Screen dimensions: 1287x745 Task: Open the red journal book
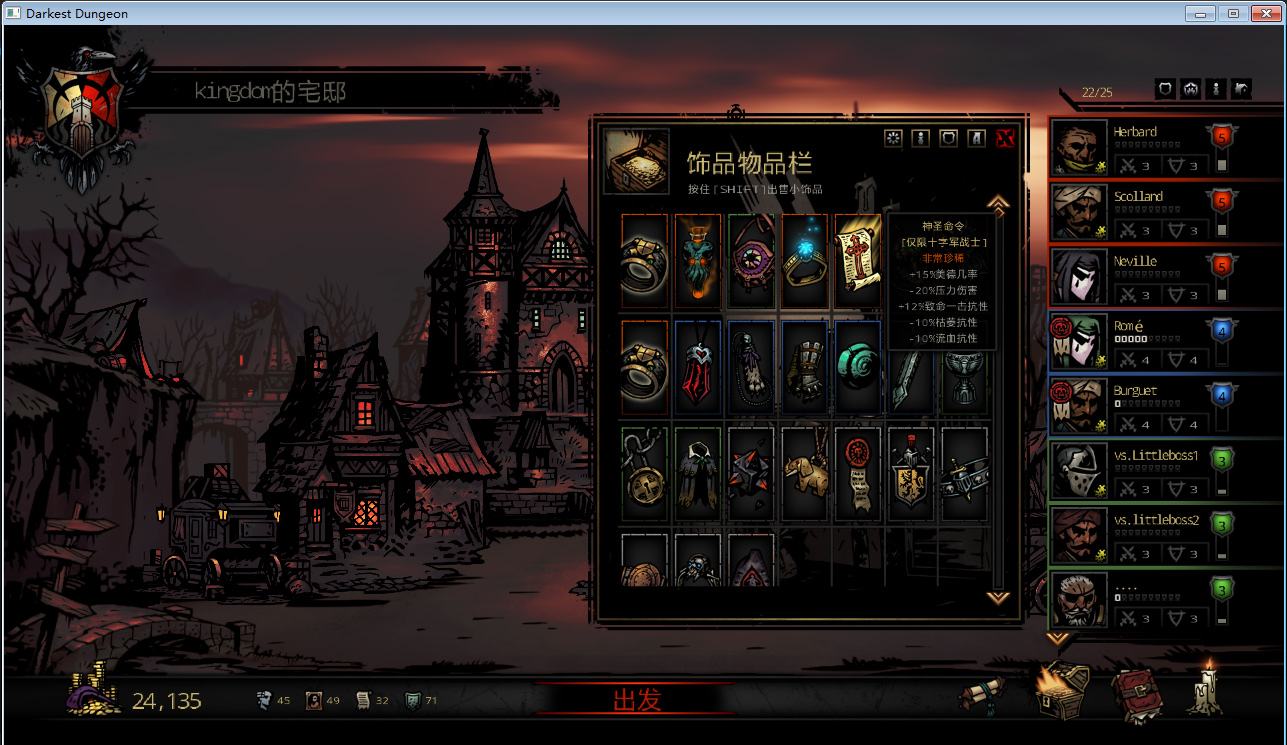pyautogui.click(x=1136, y=694)
